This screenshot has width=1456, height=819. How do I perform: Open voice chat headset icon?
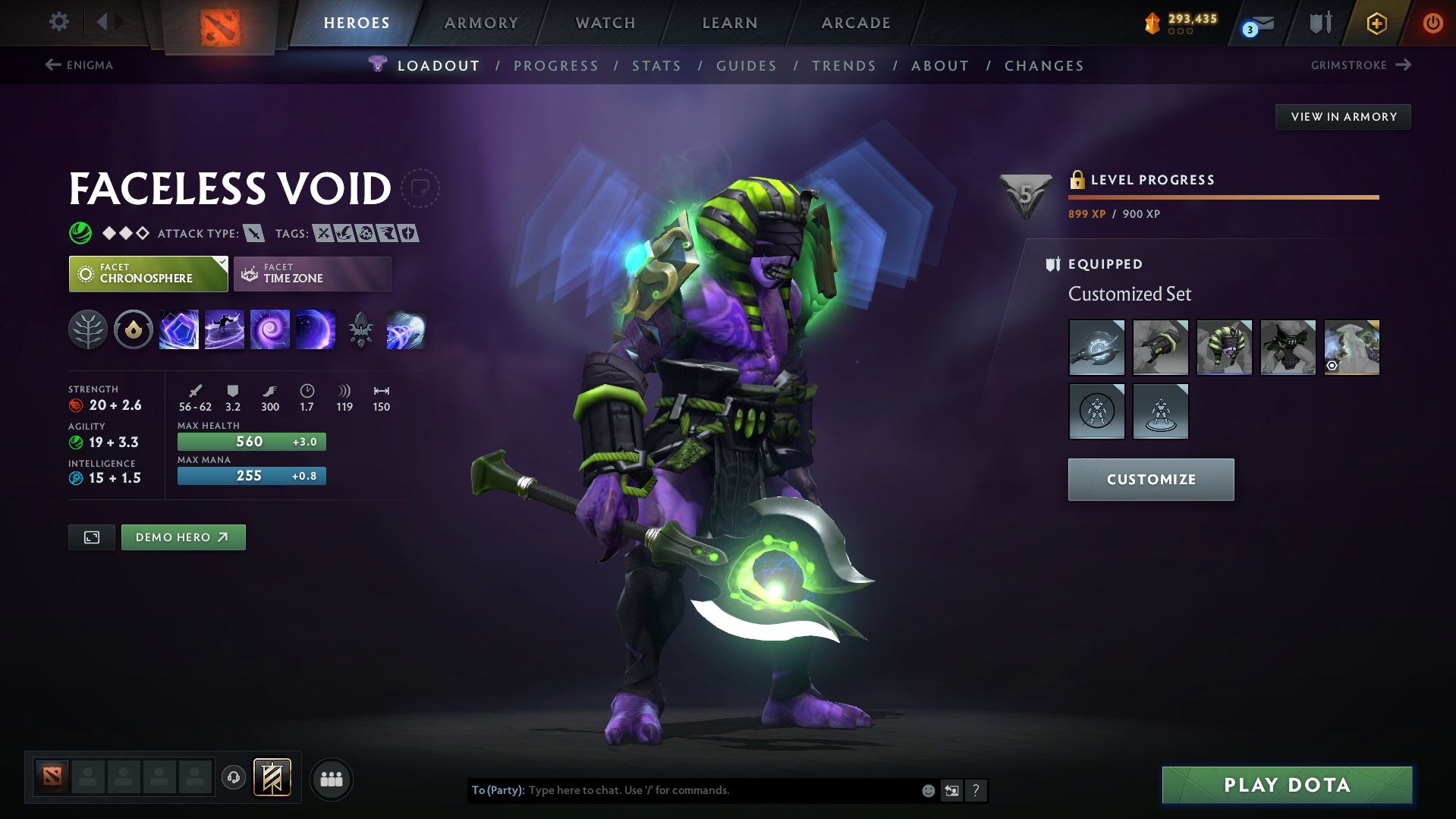(234, 778)
